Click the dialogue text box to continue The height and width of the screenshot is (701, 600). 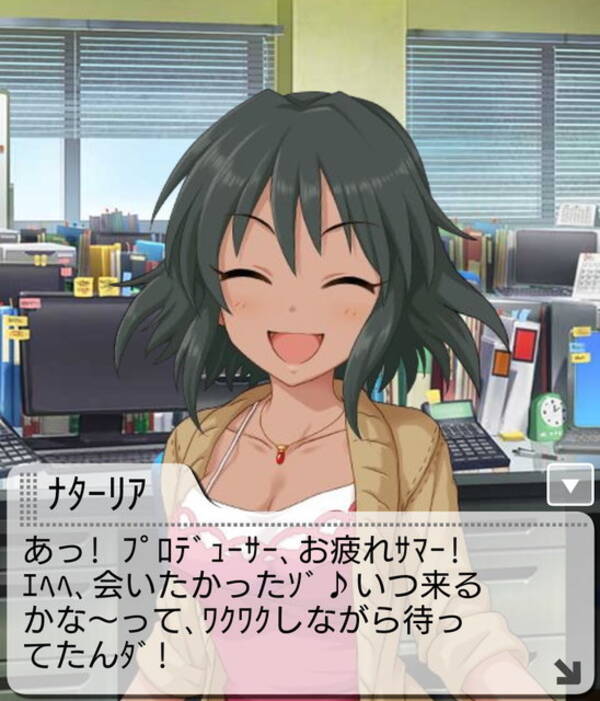pos(300,600)
